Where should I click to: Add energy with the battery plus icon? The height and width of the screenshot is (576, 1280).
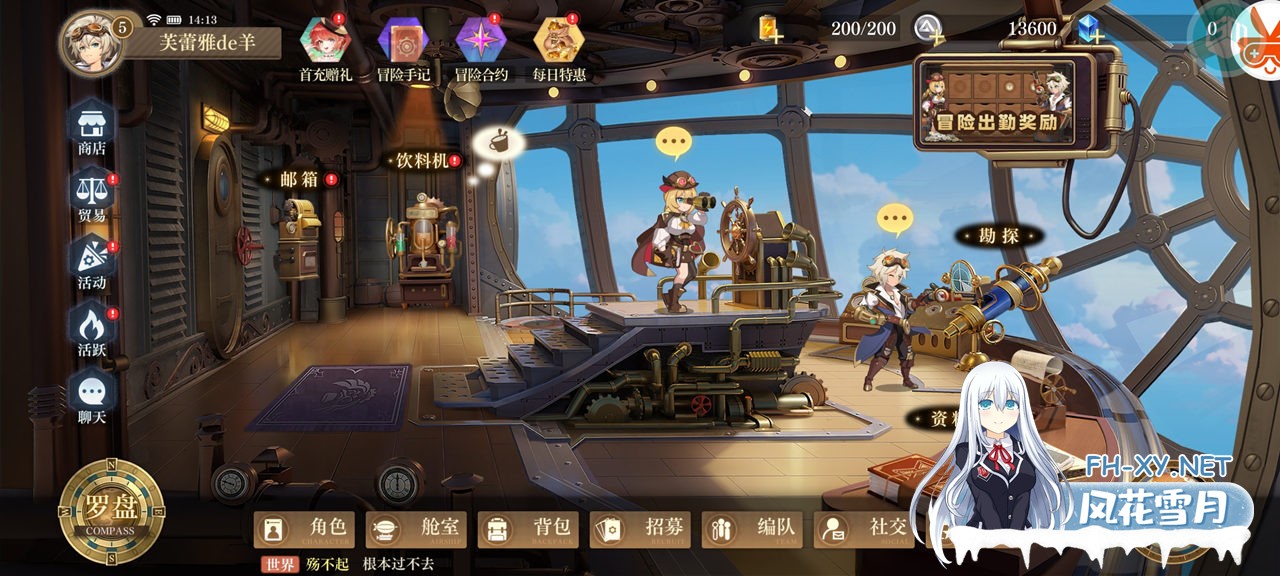point(768,29)
